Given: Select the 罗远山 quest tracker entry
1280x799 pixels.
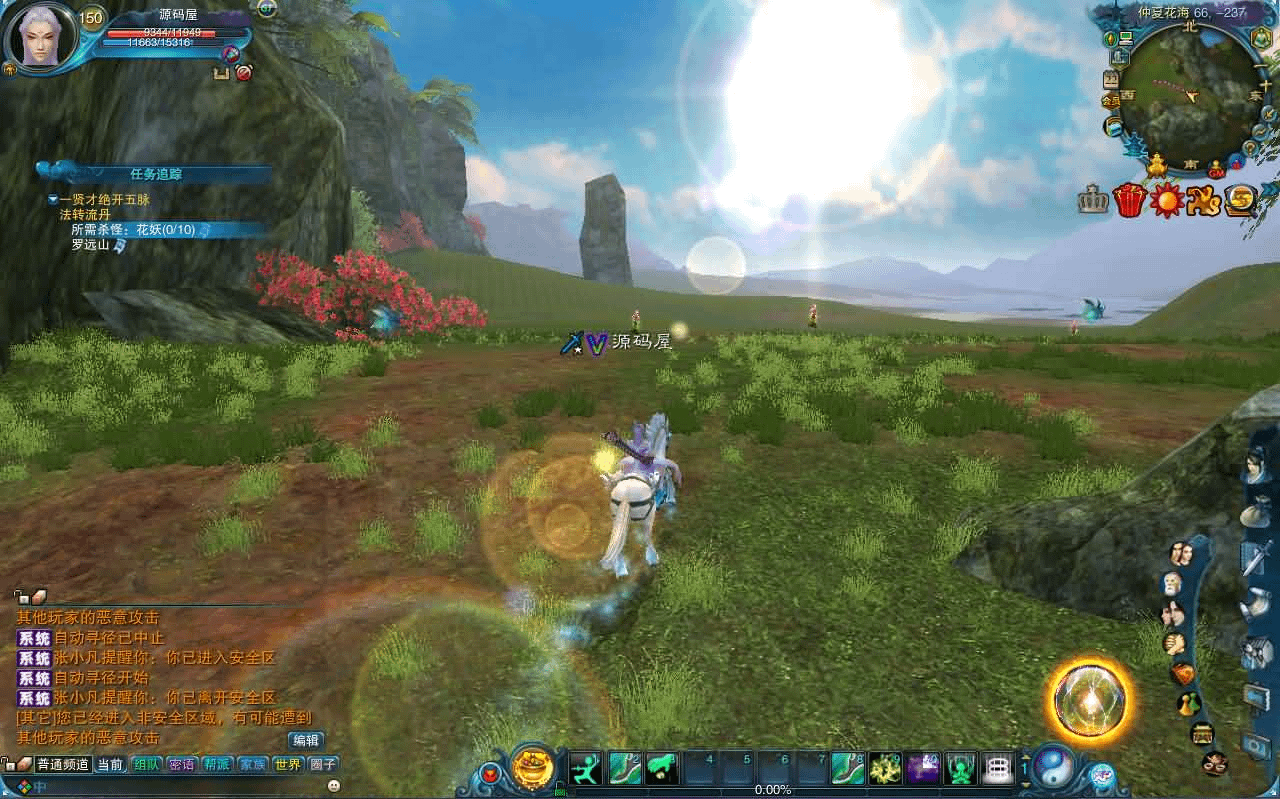Looking at the screenshot, I should pos(90,244).
